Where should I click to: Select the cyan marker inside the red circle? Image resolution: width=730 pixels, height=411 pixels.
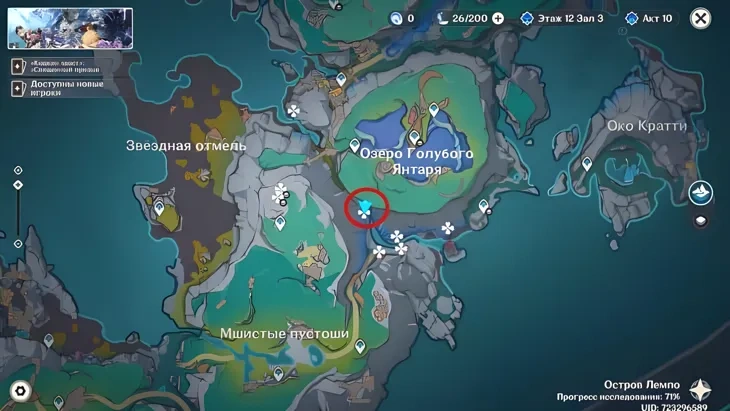(366, 208)
